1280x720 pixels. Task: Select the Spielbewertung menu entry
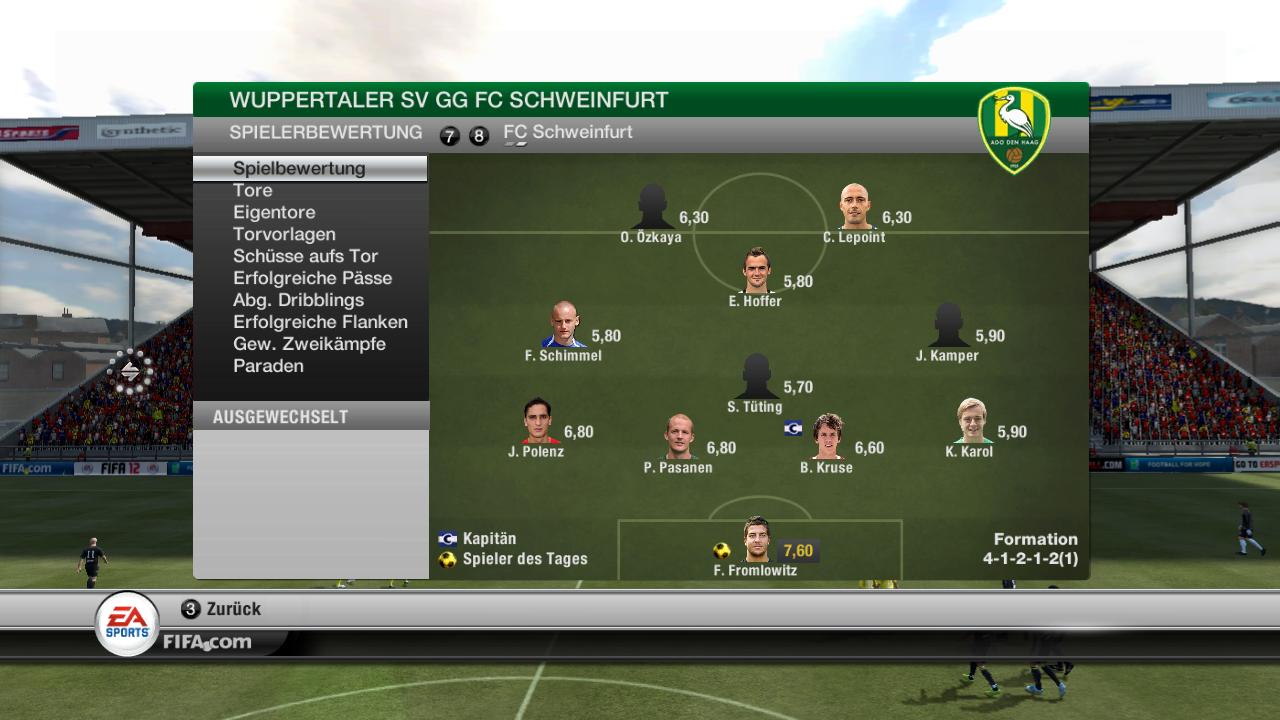click(x=299, y=168)
